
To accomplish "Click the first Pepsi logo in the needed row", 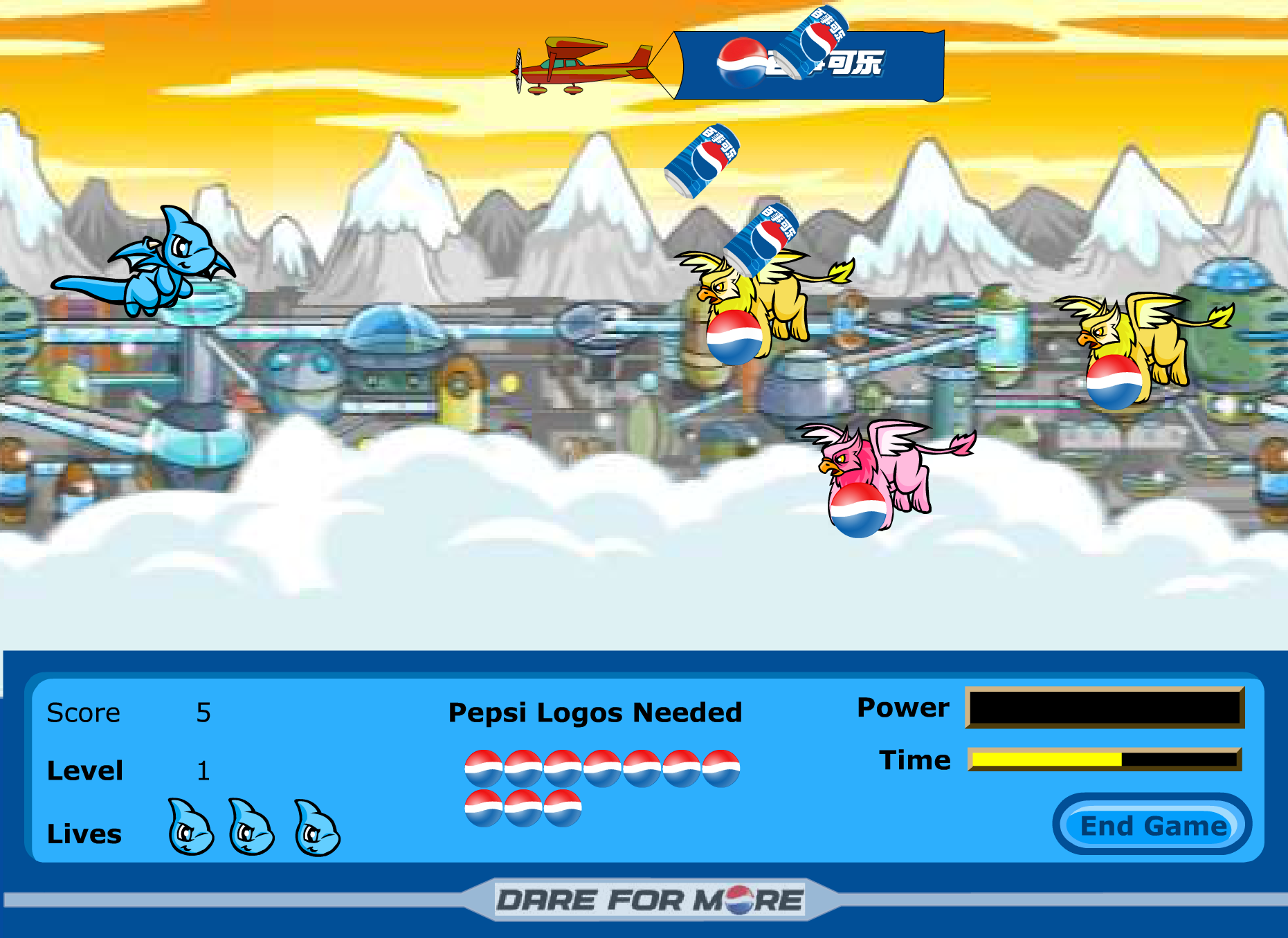I will pyautogui.click(x=484, y=766).
